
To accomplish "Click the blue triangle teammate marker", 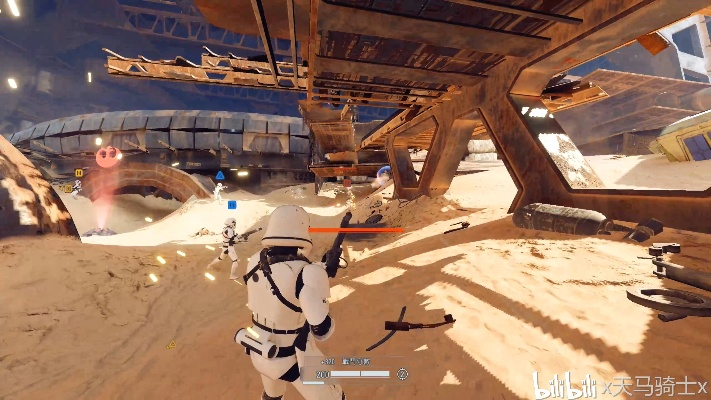I will click(220, 175).
